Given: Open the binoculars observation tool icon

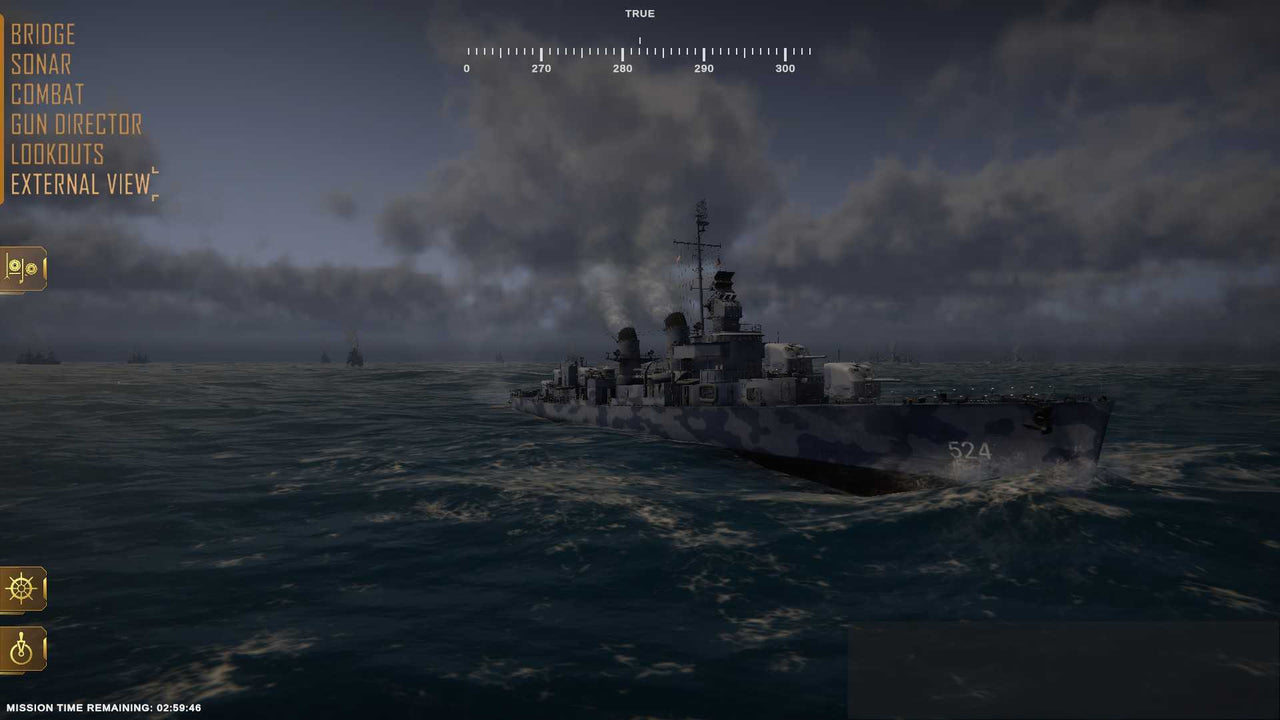Looking at the screenshot, I should 22,269.
